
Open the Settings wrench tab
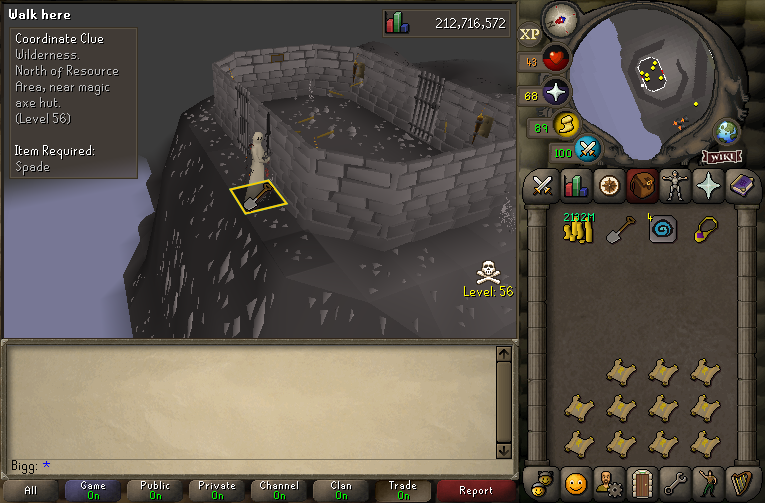pos(675,483)
